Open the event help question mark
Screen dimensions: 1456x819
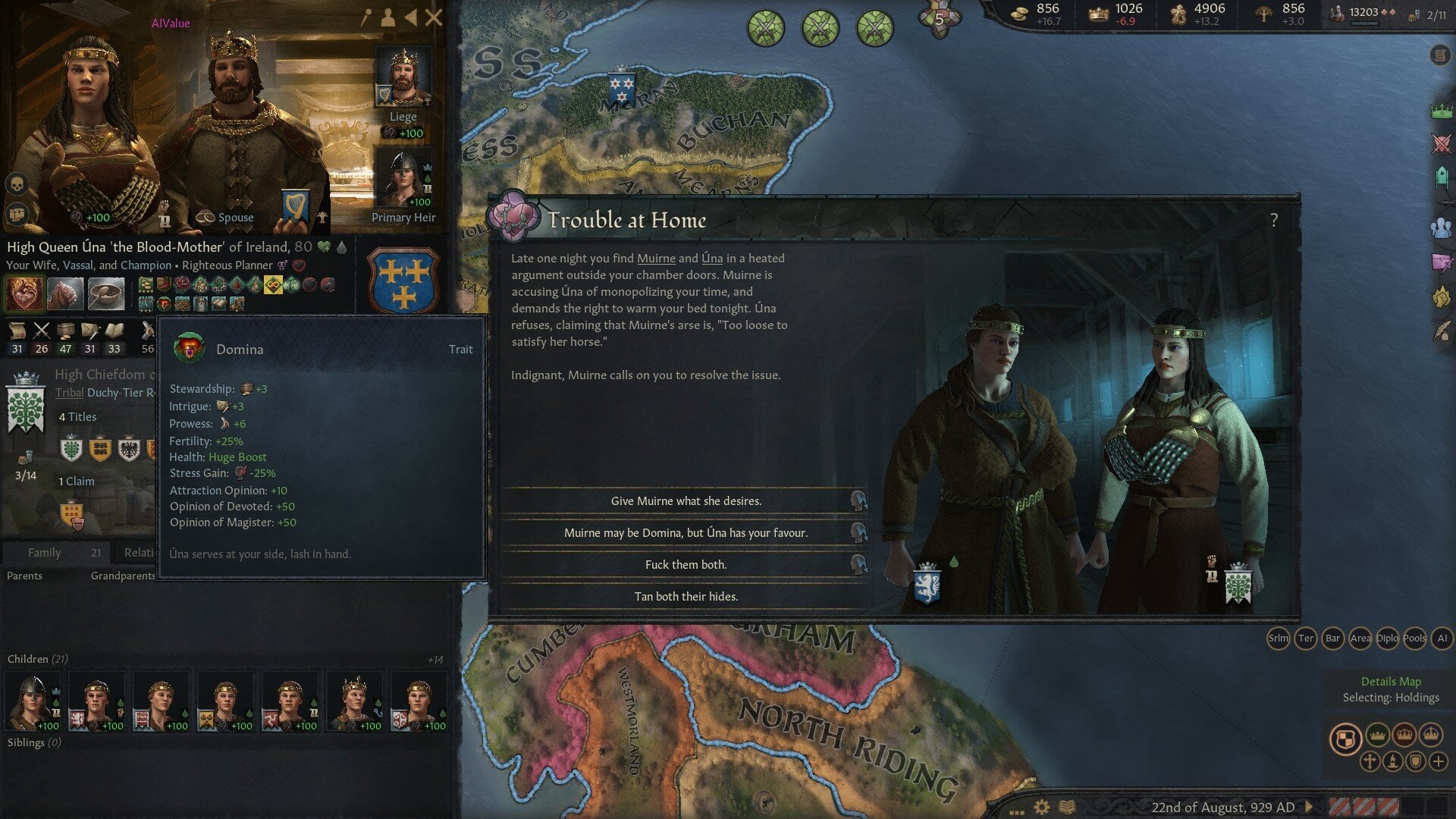pos(1274,221)
